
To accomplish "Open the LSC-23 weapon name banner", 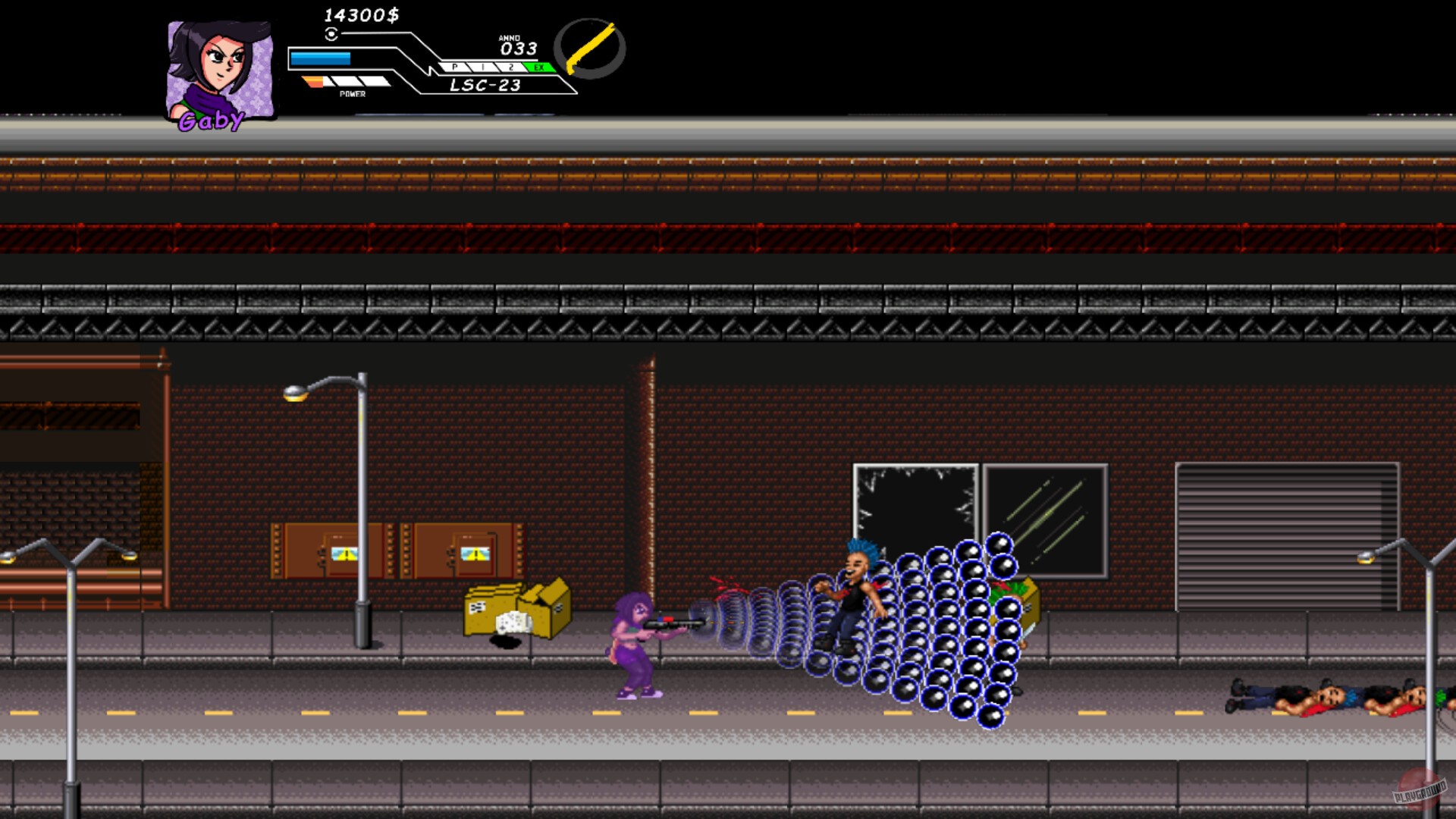I will [x=485, y=85].
